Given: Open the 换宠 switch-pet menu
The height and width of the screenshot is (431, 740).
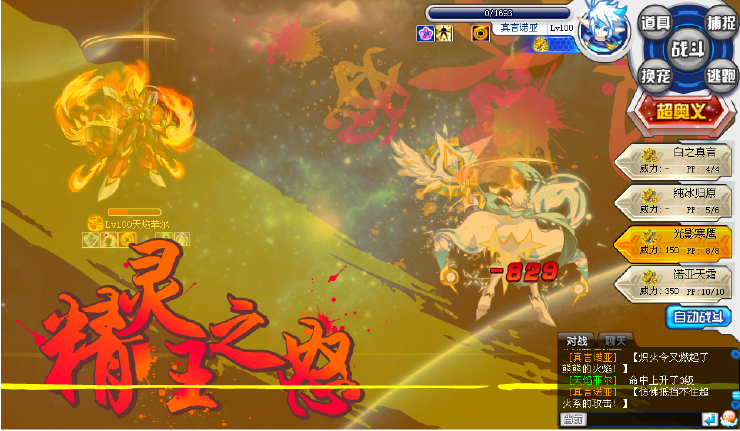Looking at the screenshot, I should tap(656, 76).
